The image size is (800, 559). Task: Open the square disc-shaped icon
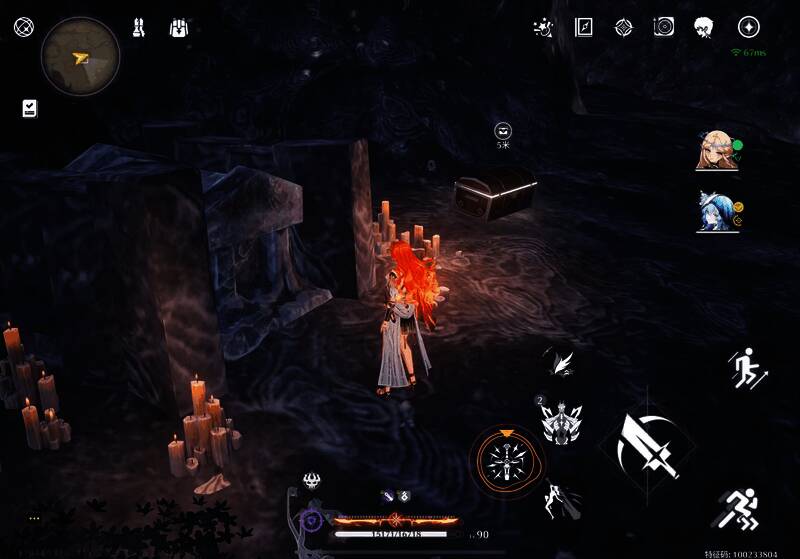[x=663, y=27]
